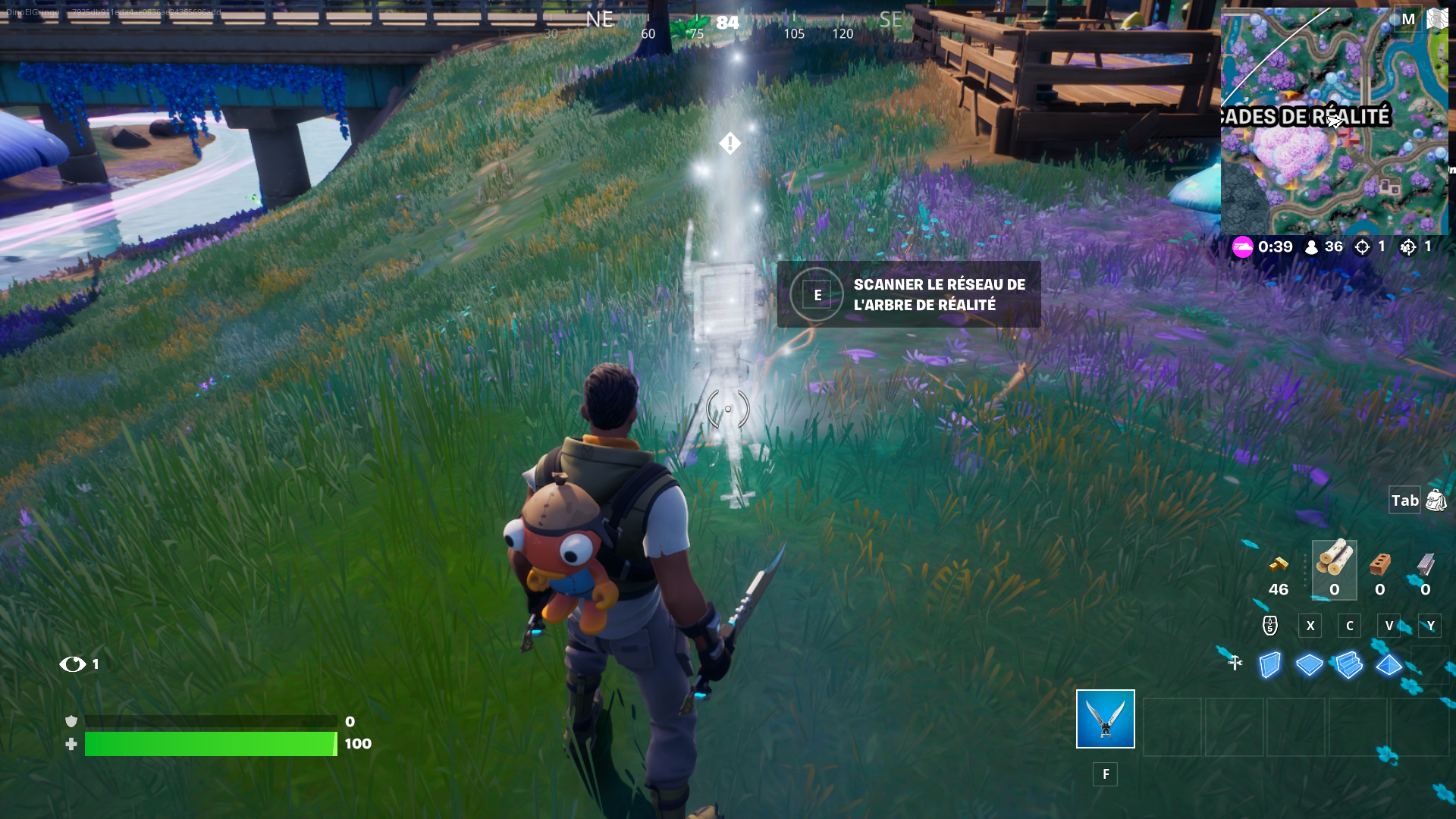
Task: Click the eliminations crosshair icon
Action: (1364, 246)
